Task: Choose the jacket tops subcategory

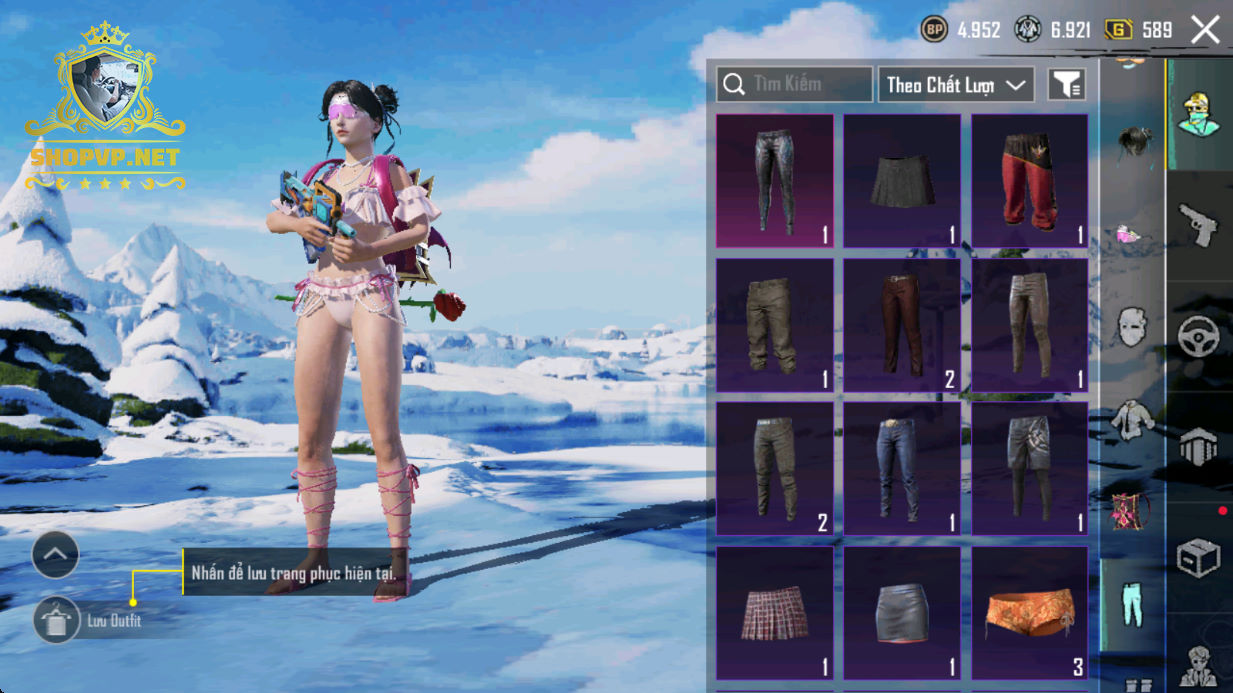Action: [x=1131, y=419]
